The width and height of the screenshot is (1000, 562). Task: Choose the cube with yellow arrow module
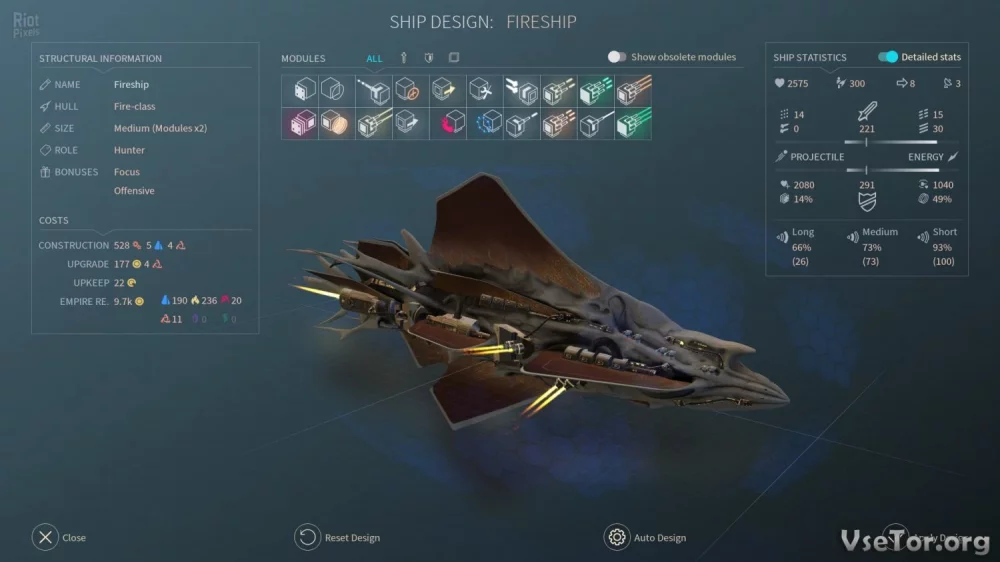point(447,91)
